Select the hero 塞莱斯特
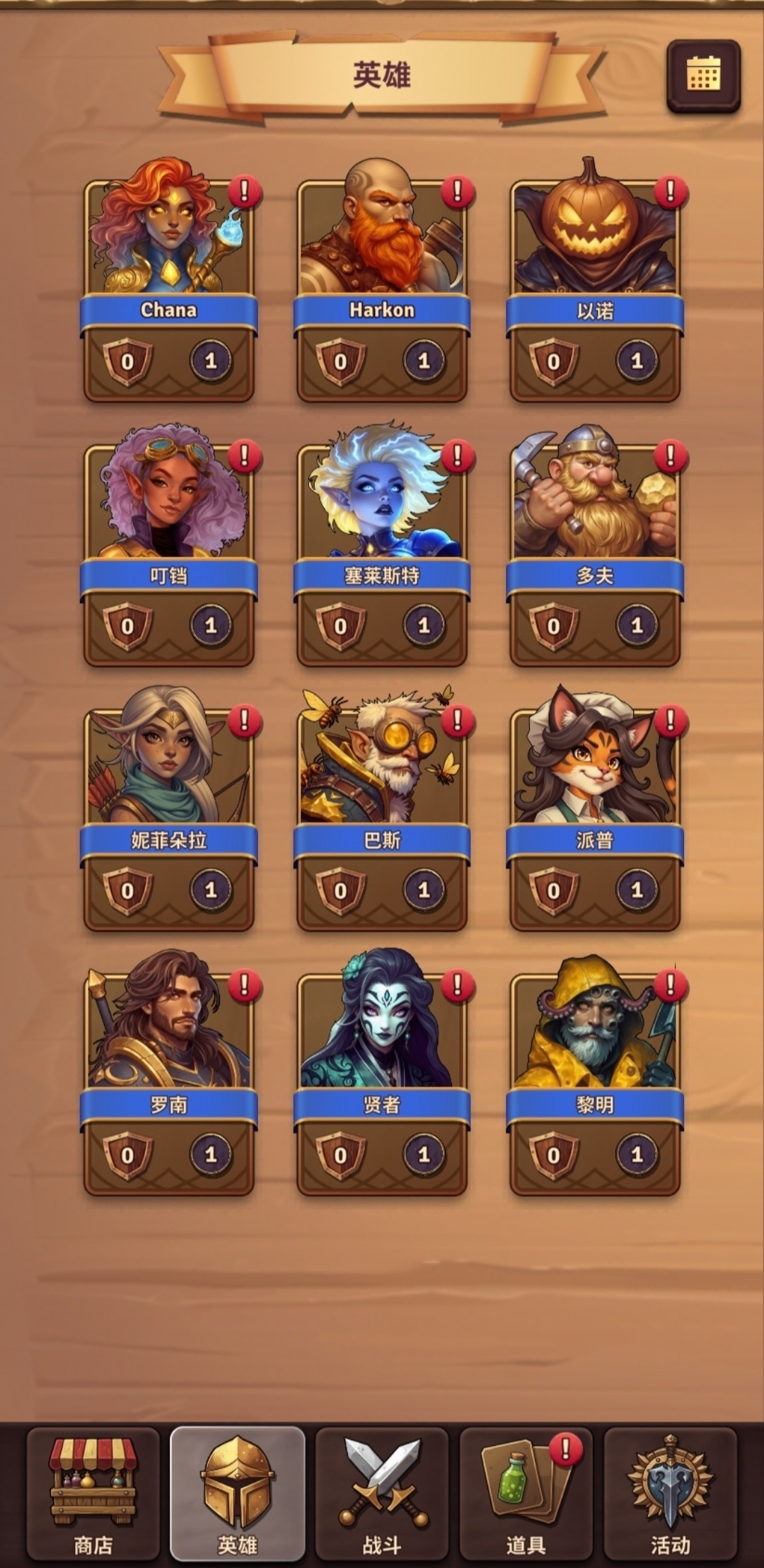764x1568 pixels. 382,548
